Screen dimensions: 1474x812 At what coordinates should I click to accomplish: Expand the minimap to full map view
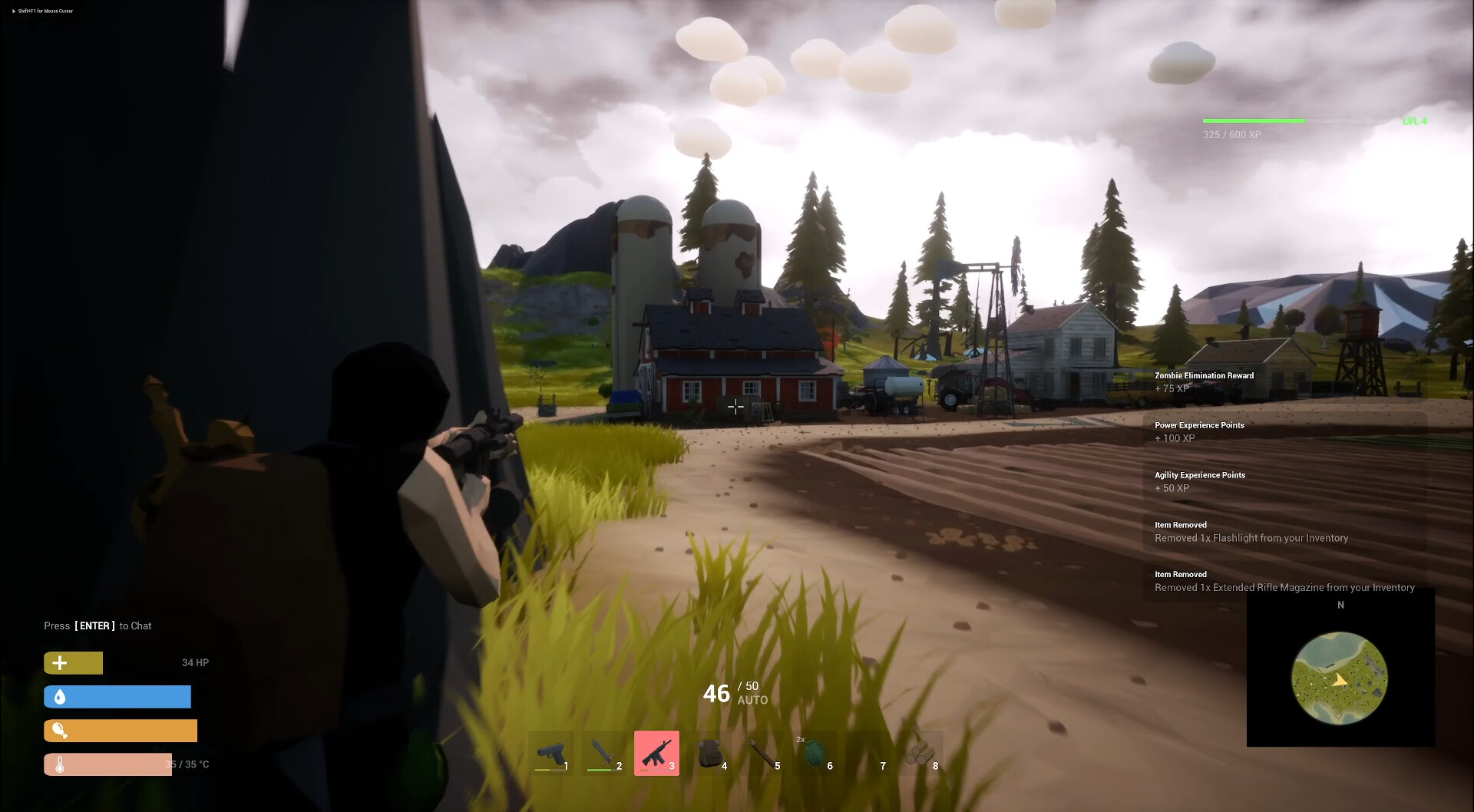tap(1340, 677)
